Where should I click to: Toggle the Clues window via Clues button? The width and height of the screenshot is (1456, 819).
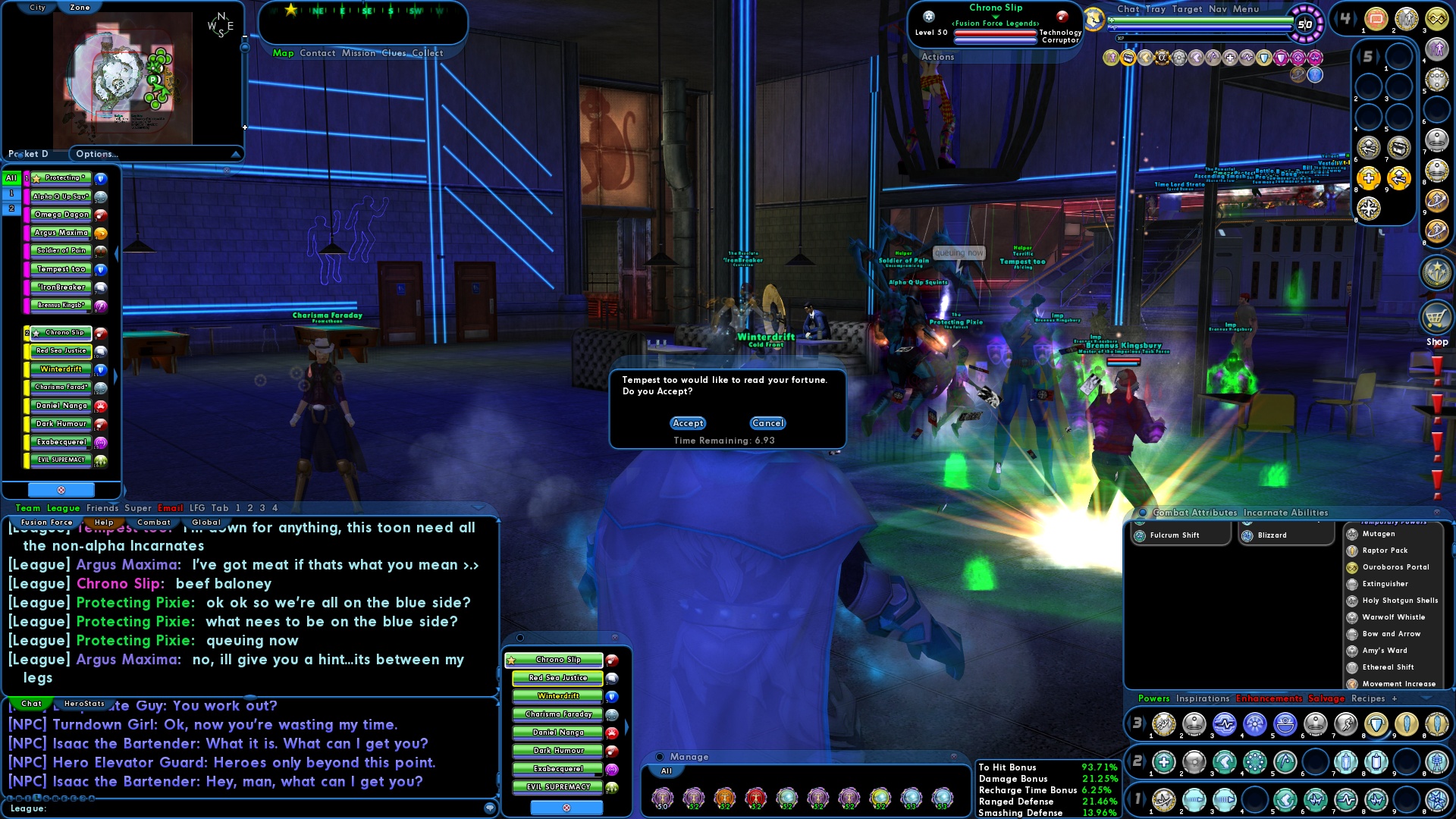pyautogui.click(x=395, y=53)
